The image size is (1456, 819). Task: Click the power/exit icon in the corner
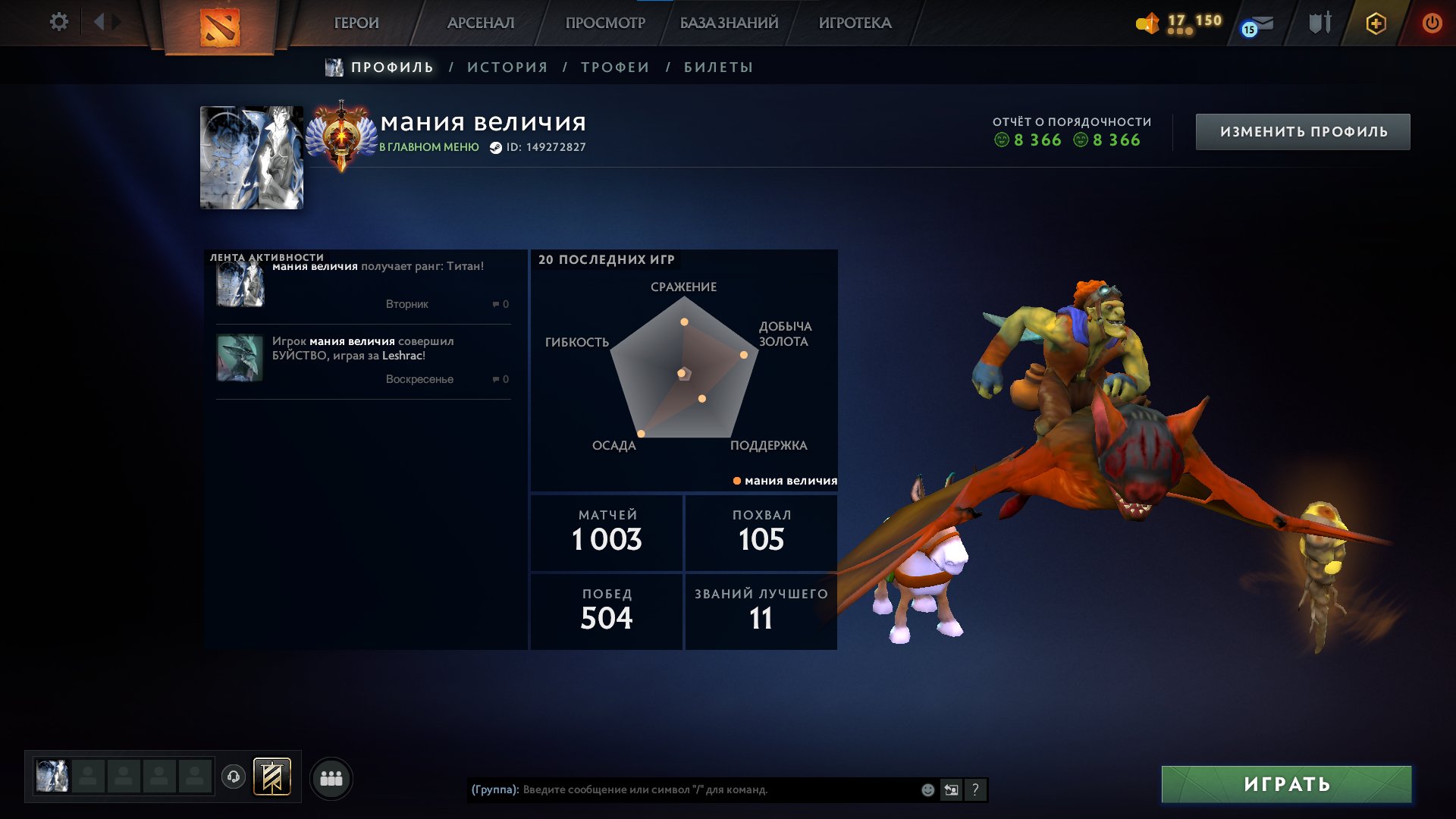[1432, 23]
